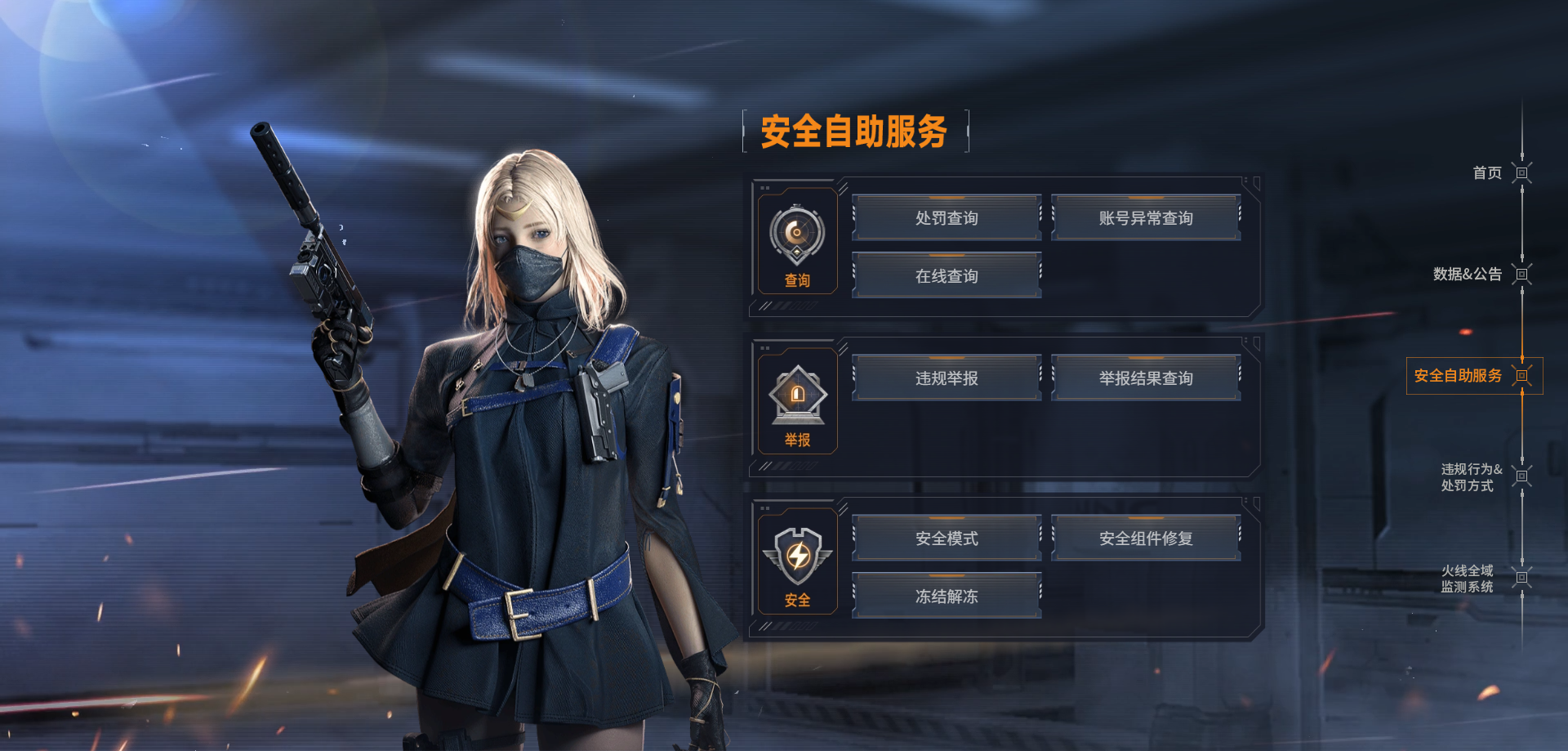Click the 在线查询 button

947,276
